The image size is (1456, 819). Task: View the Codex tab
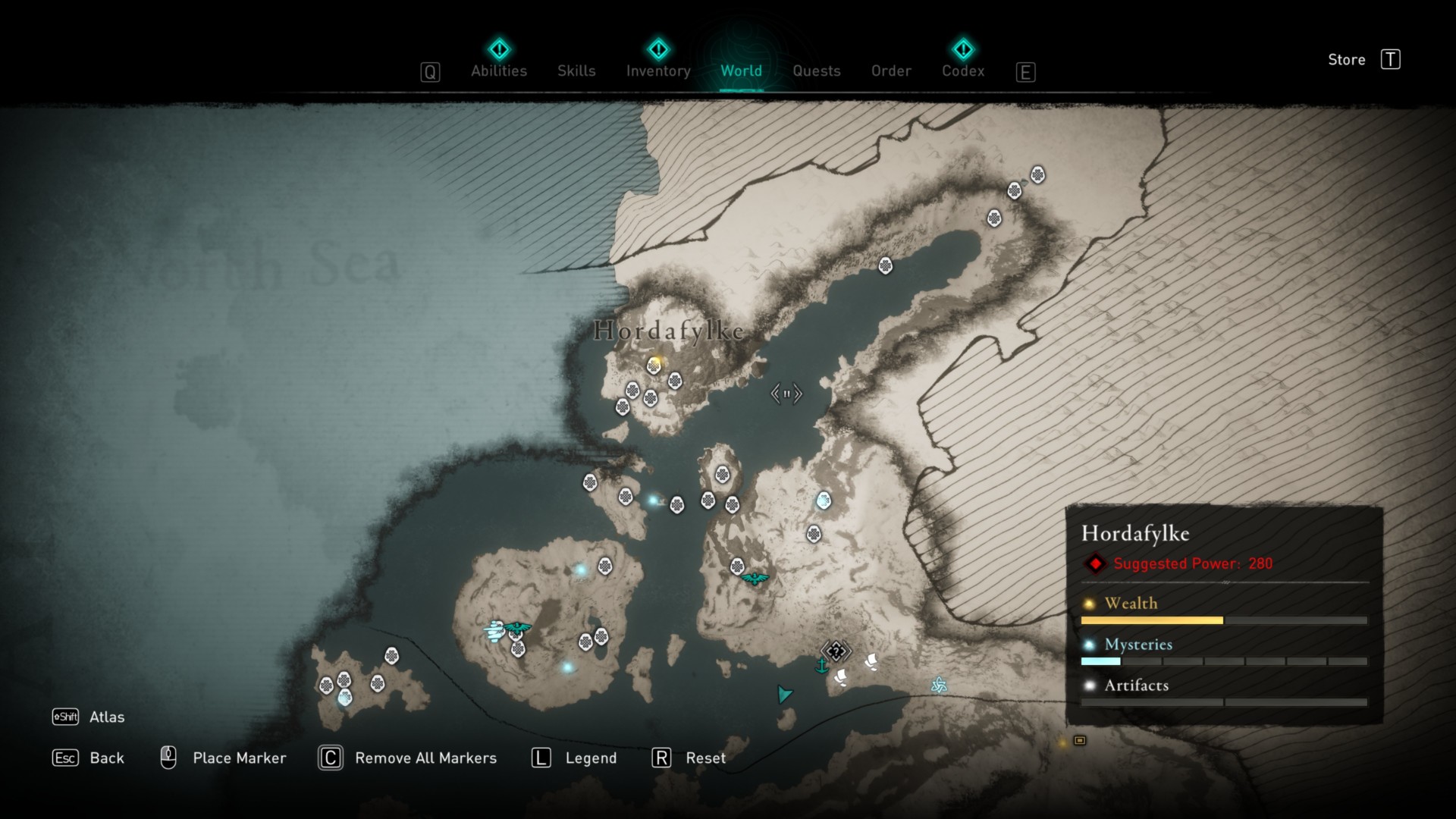(963, 71)
